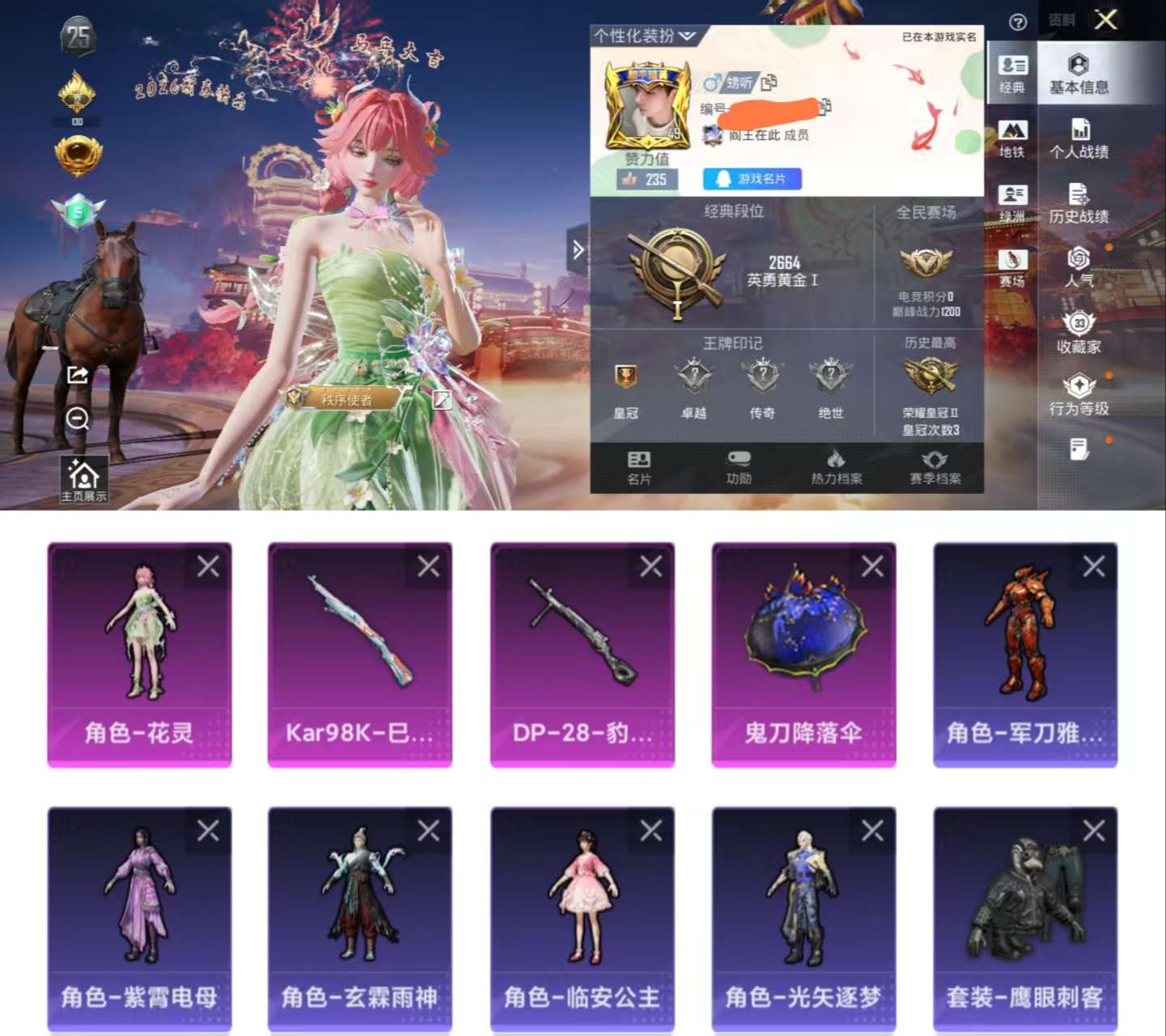
Task: Expand the side panel via the right chevron
Action: (x=577, y=248)
